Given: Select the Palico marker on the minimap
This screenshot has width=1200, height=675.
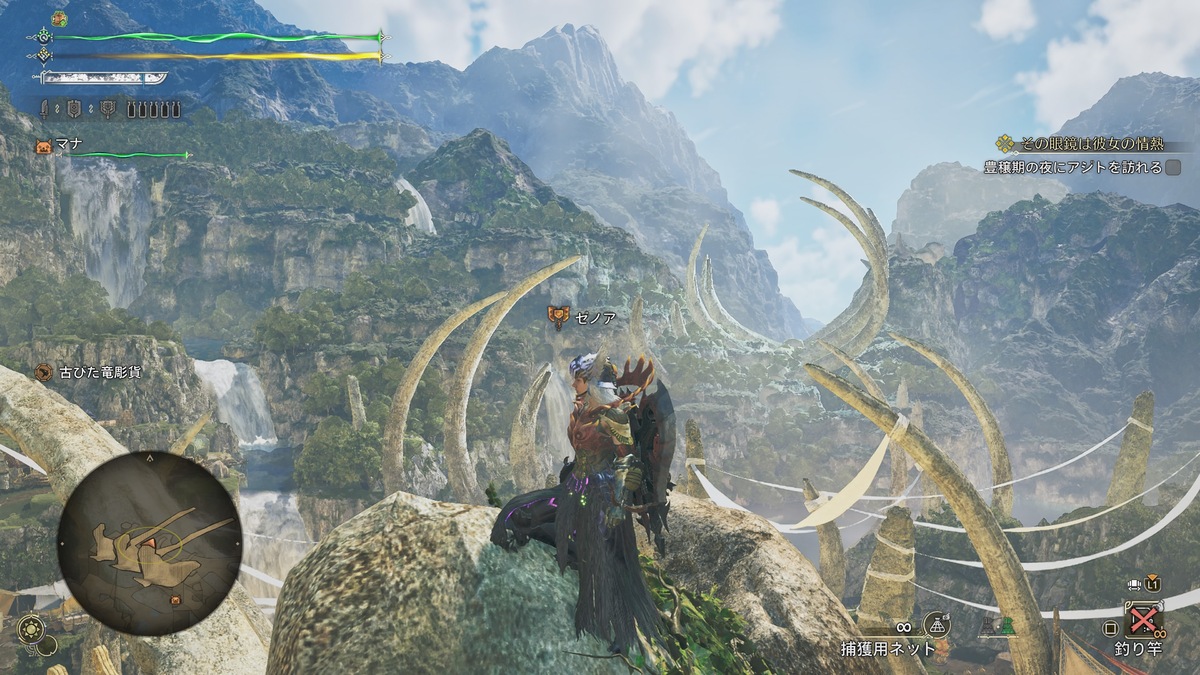Looking at the screenshot, I should tap(176, 599).
